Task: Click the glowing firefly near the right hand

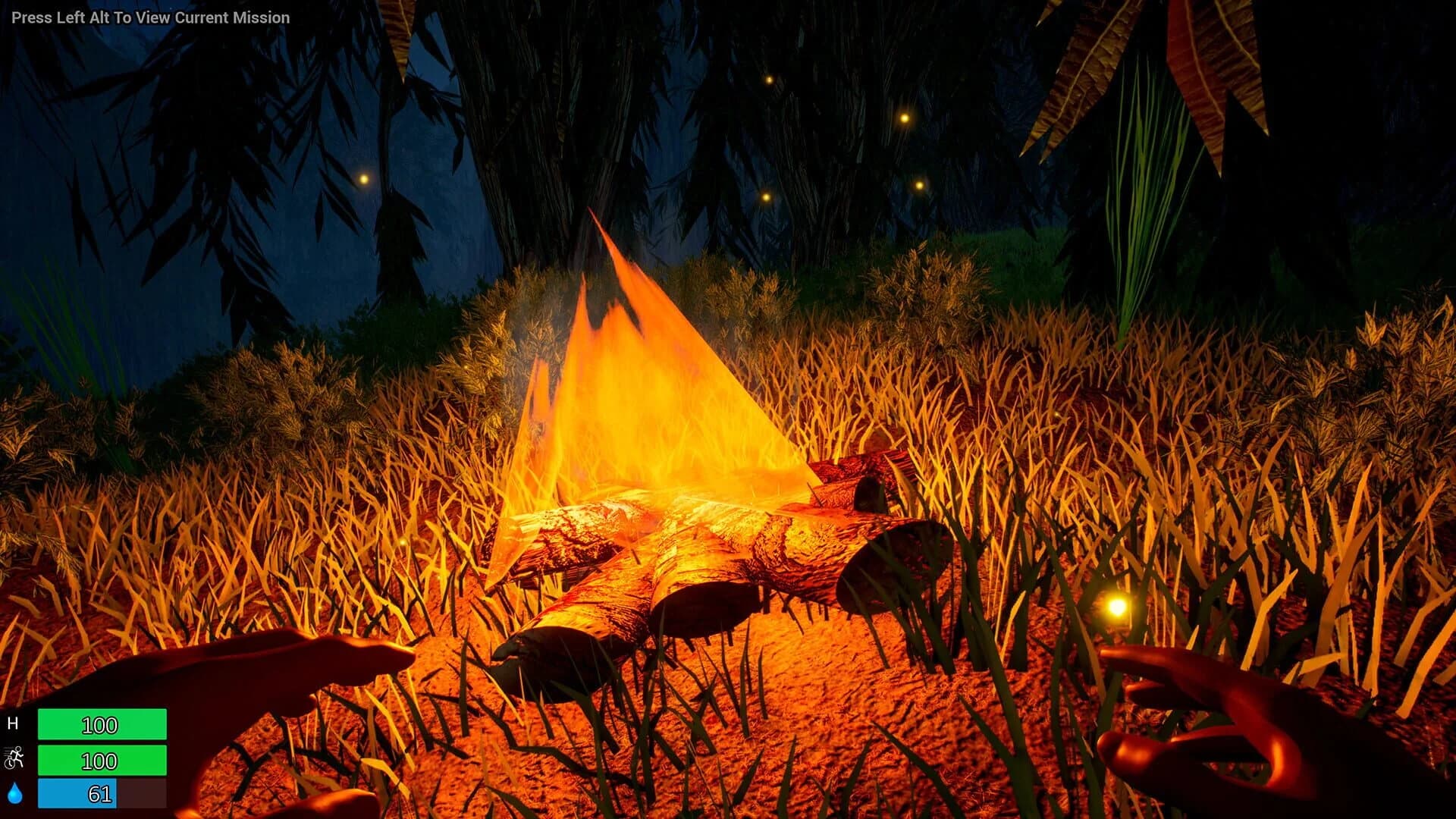Action: coord(1118,607)
